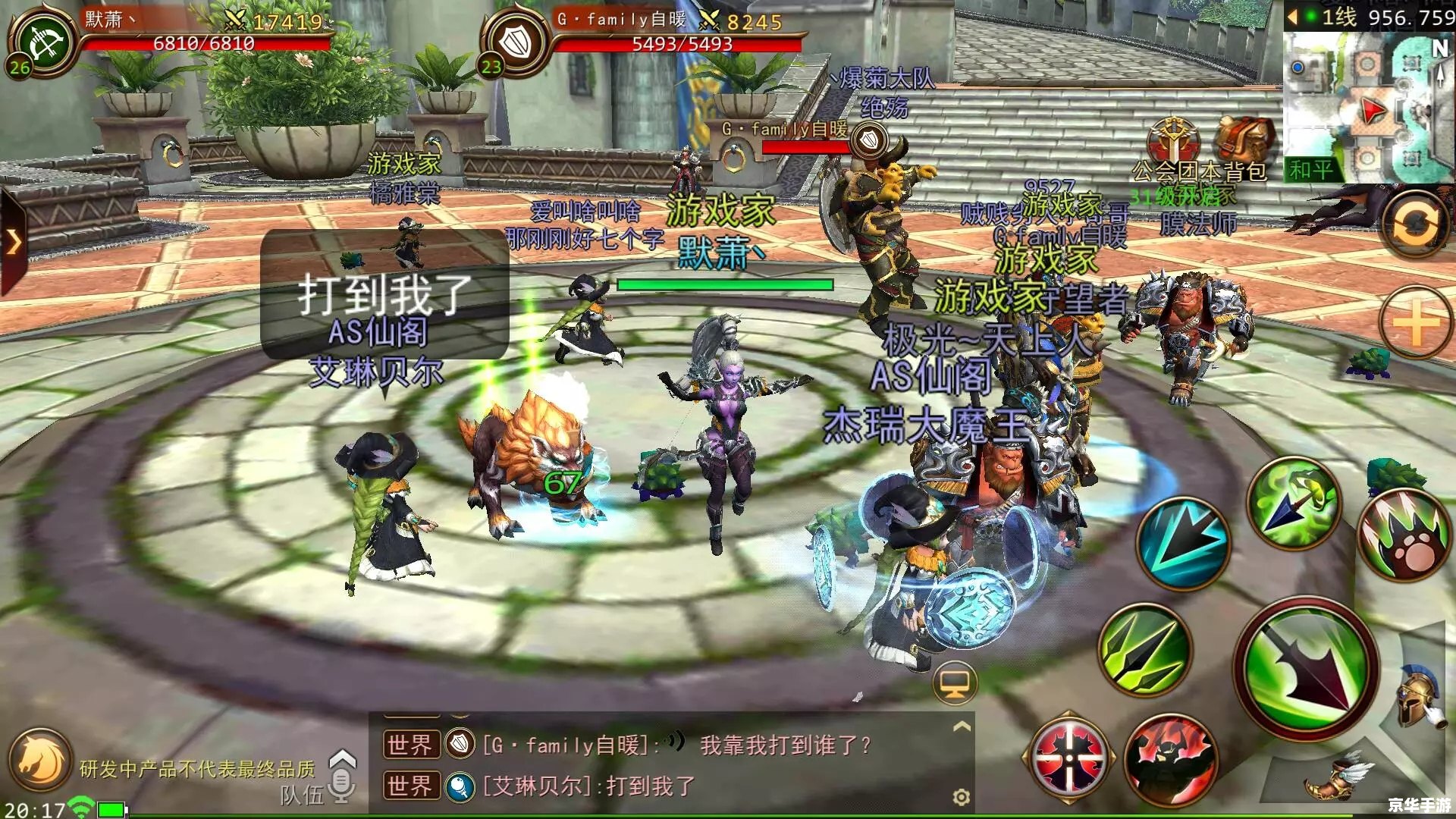Open the chat settings gear
Screen dimensions: 1456x819
pos(961,797)
